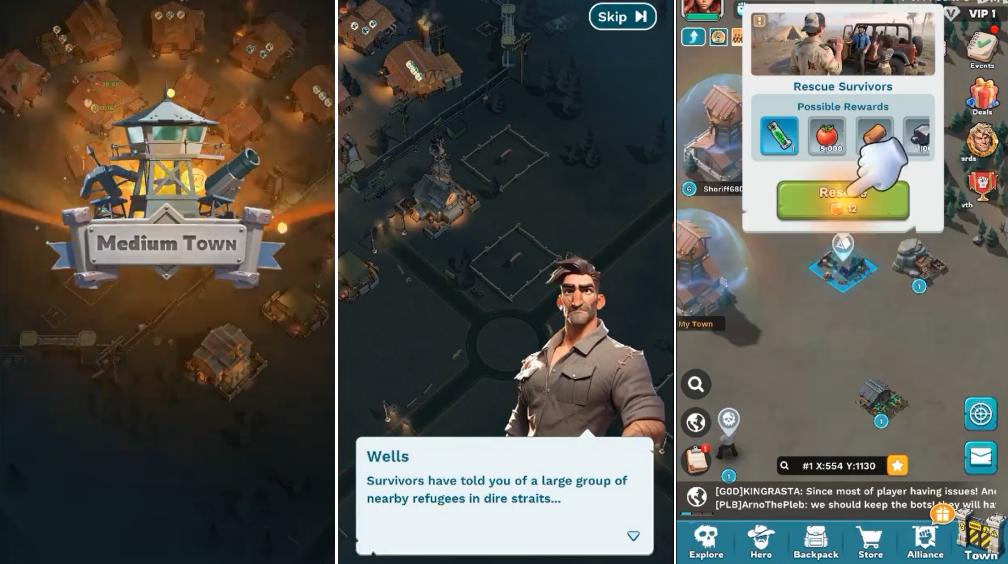Bookmark coordinates with the star button
1008x564 pixels.
[898, 465]
